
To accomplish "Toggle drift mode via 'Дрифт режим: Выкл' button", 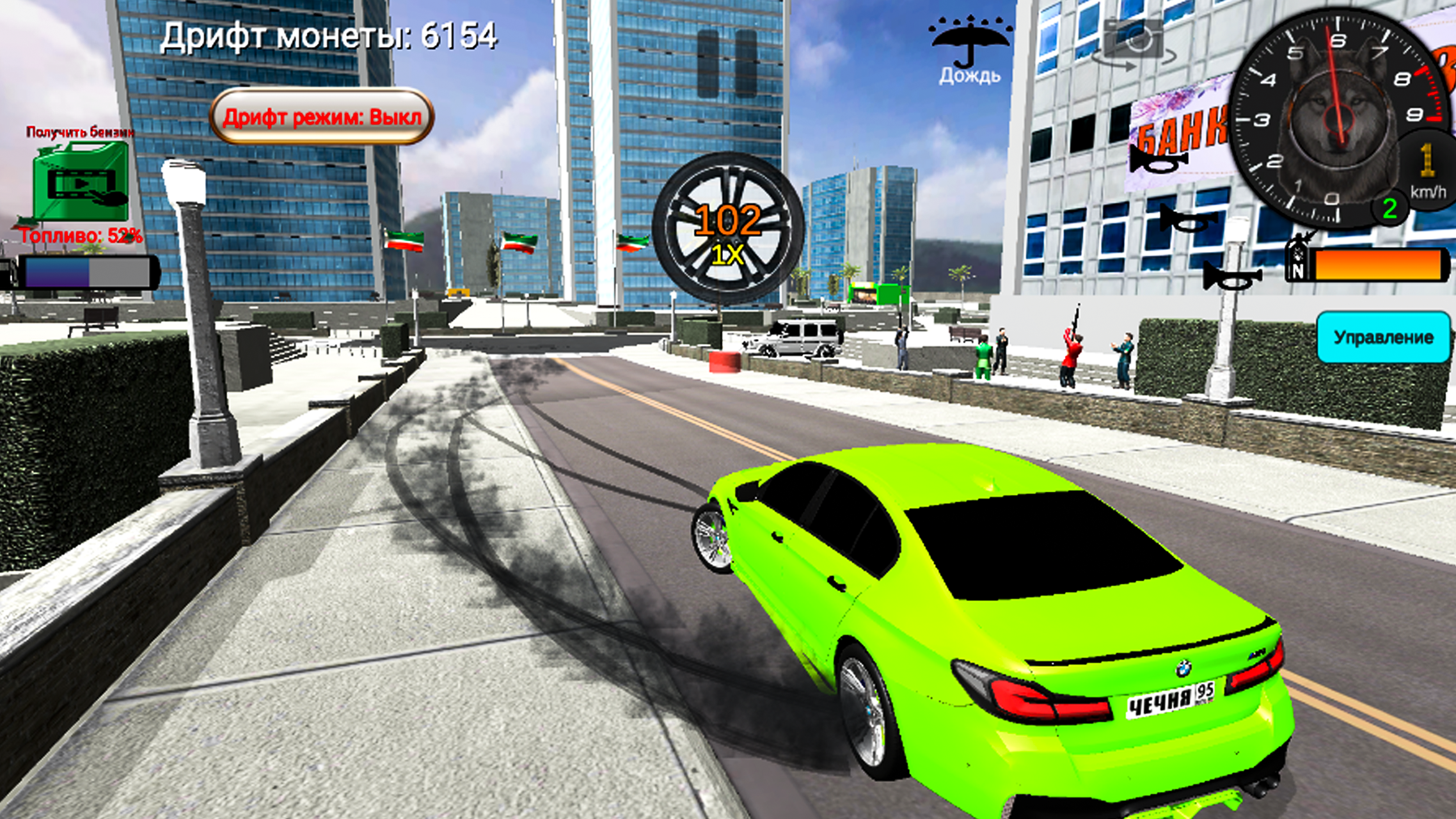I will click(x=322, y=117).
